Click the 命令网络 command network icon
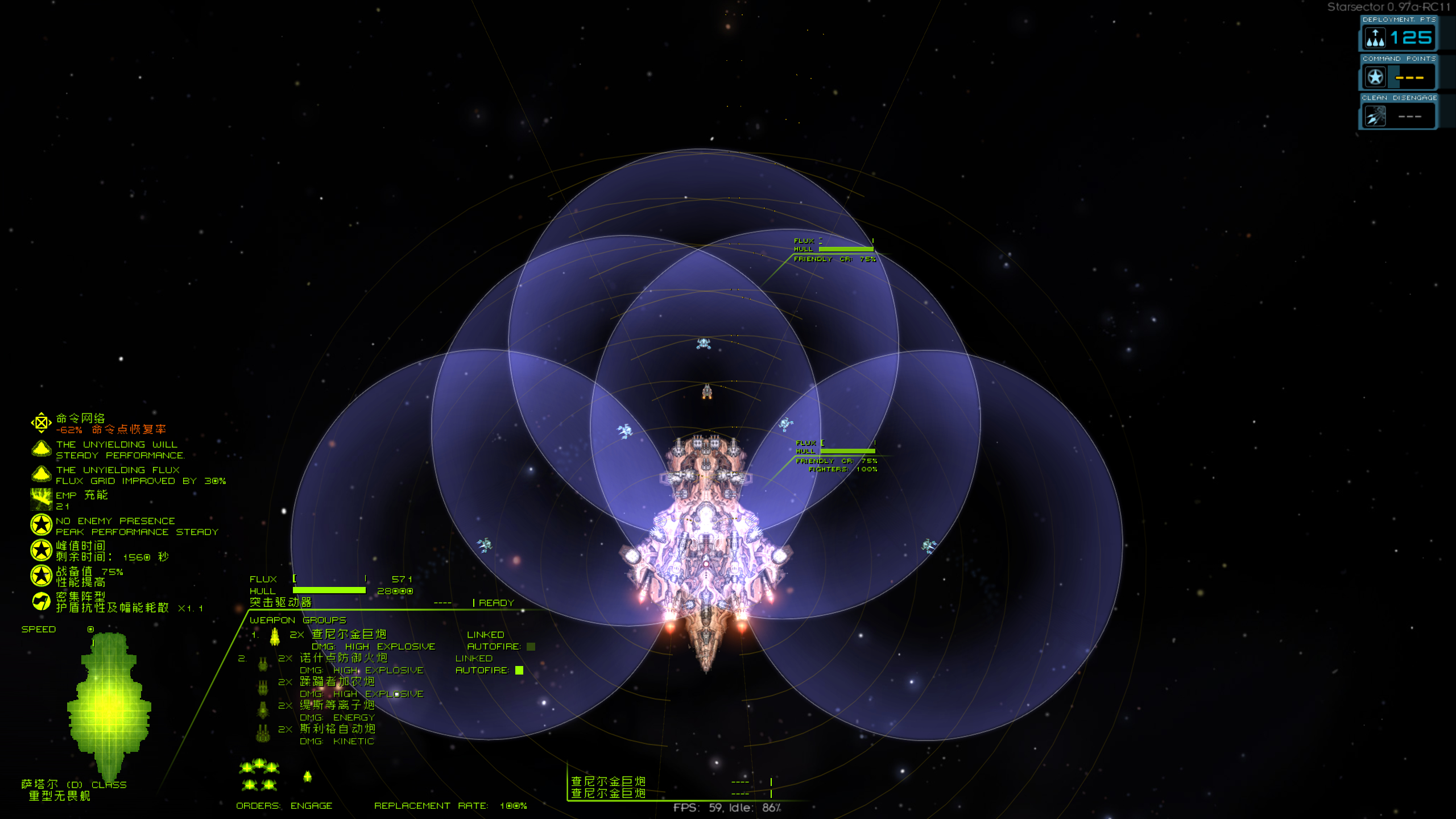This screenshot has width=1456, height=819. click(x=40, y=422)
